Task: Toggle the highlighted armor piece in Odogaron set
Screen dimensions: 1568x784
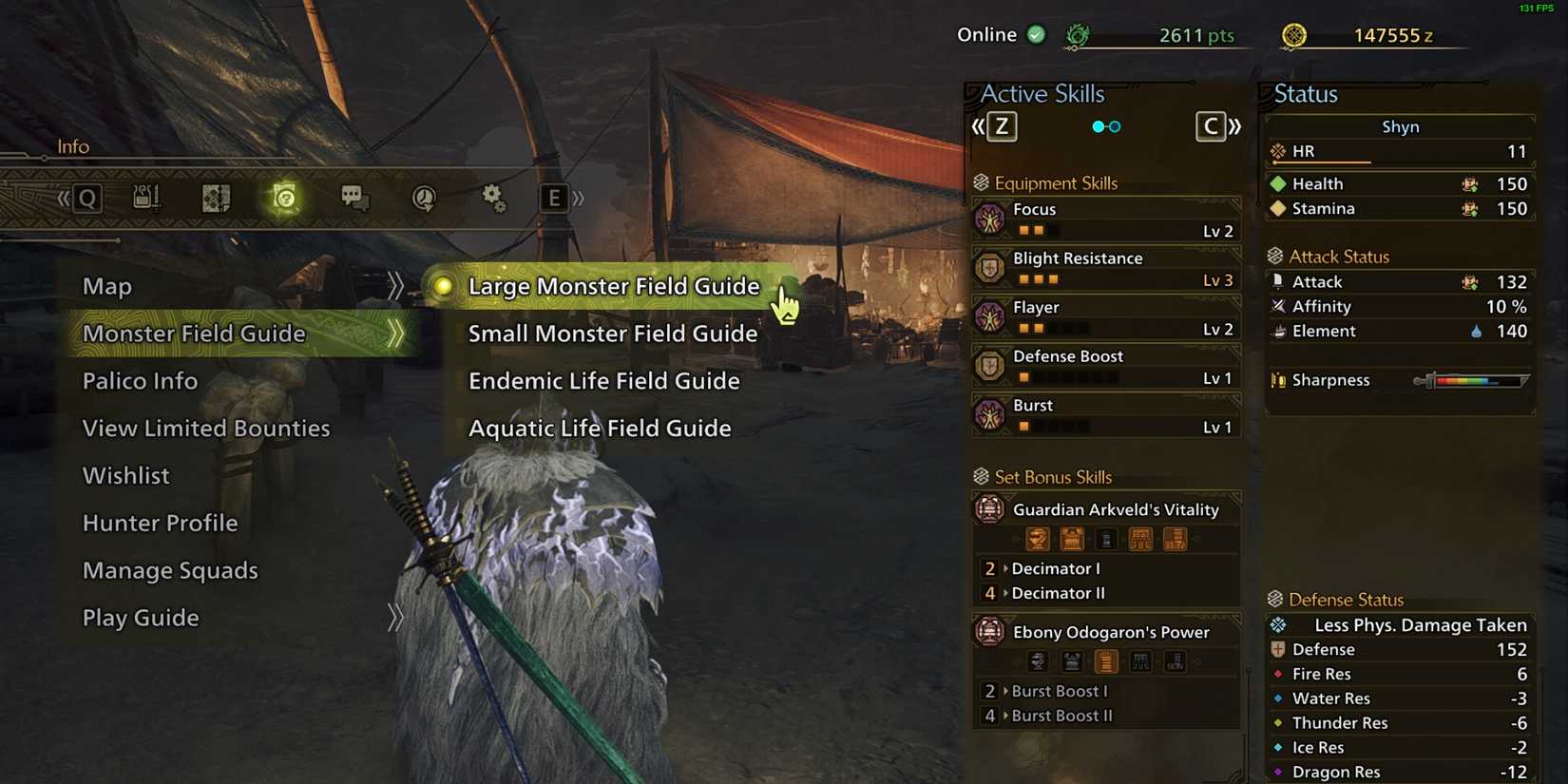Action: pyautogui.click(x=1106, y=660)
